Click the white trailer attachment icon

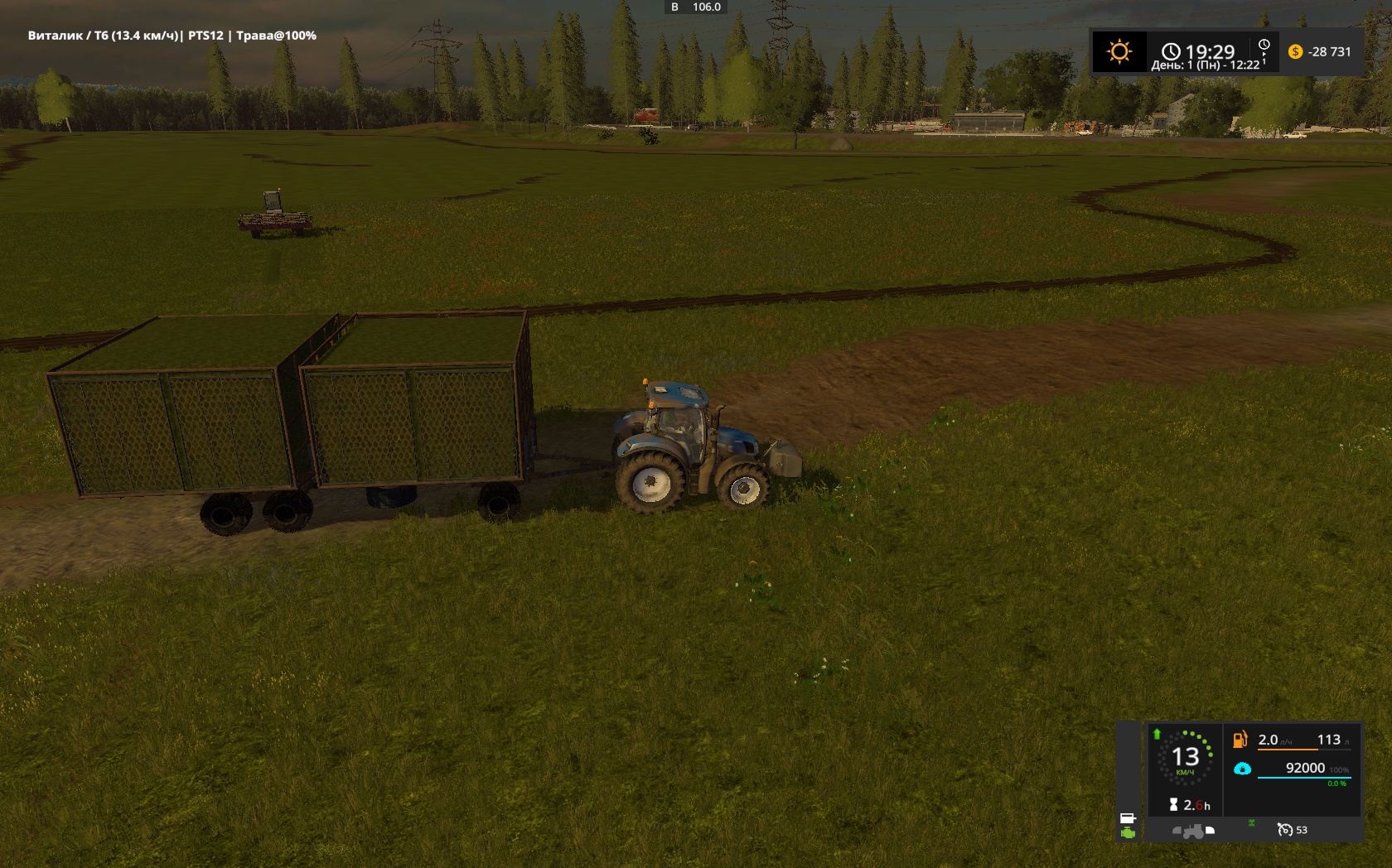point(1128,818)
